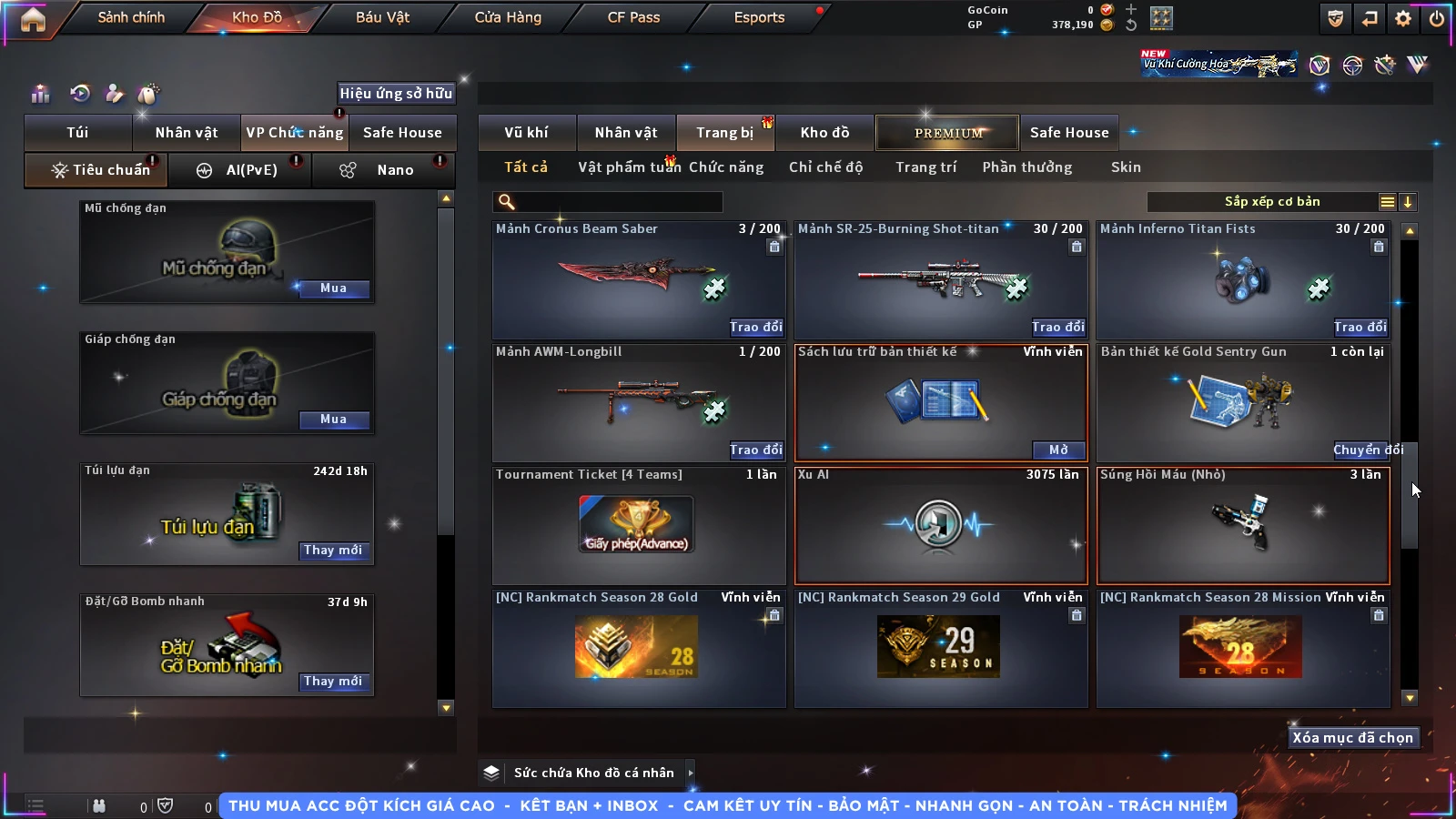
Task: Switch to the Vũ khí tab
Action: pos(526,133)
